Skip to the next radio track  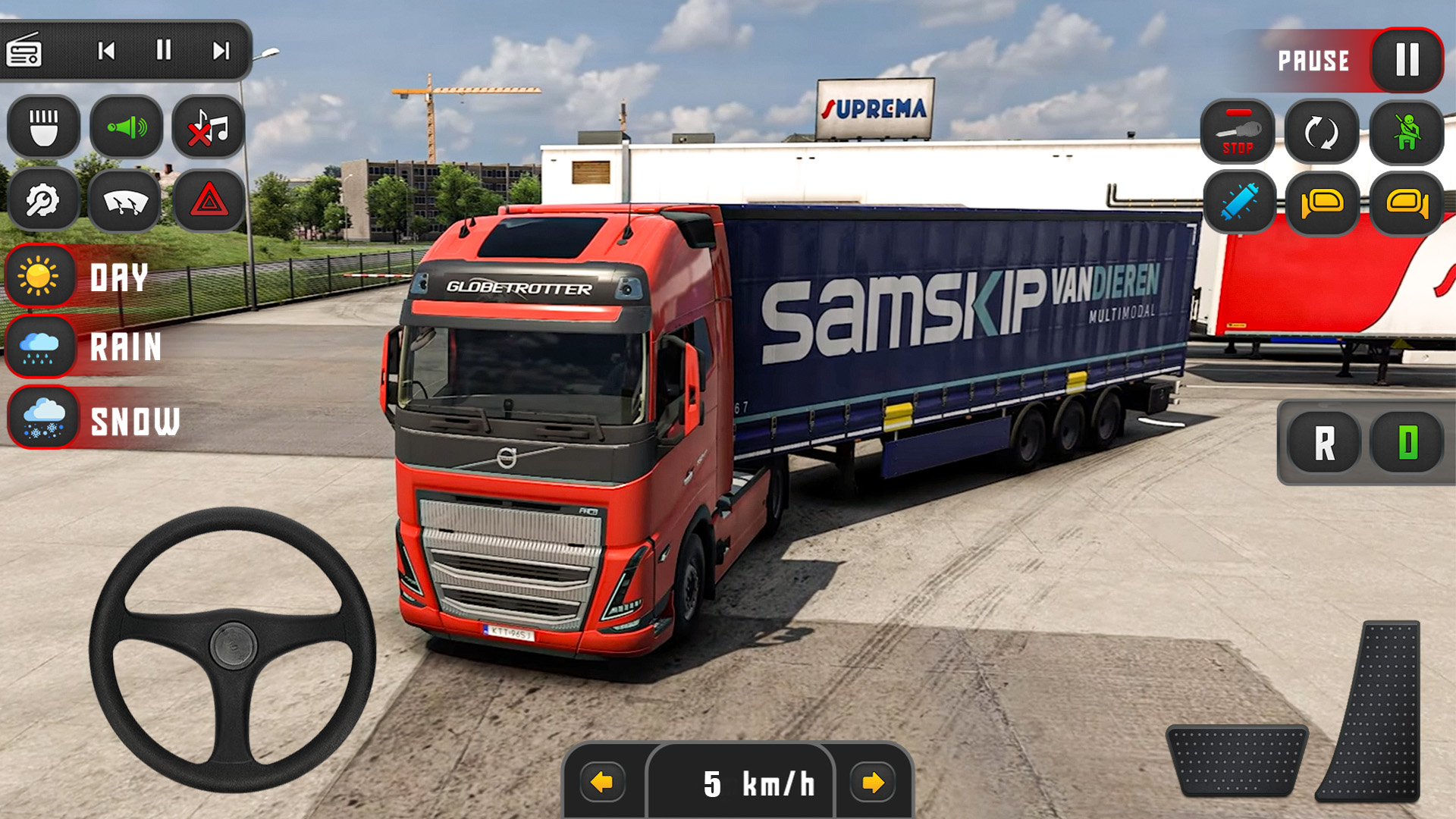click(220, 52)
